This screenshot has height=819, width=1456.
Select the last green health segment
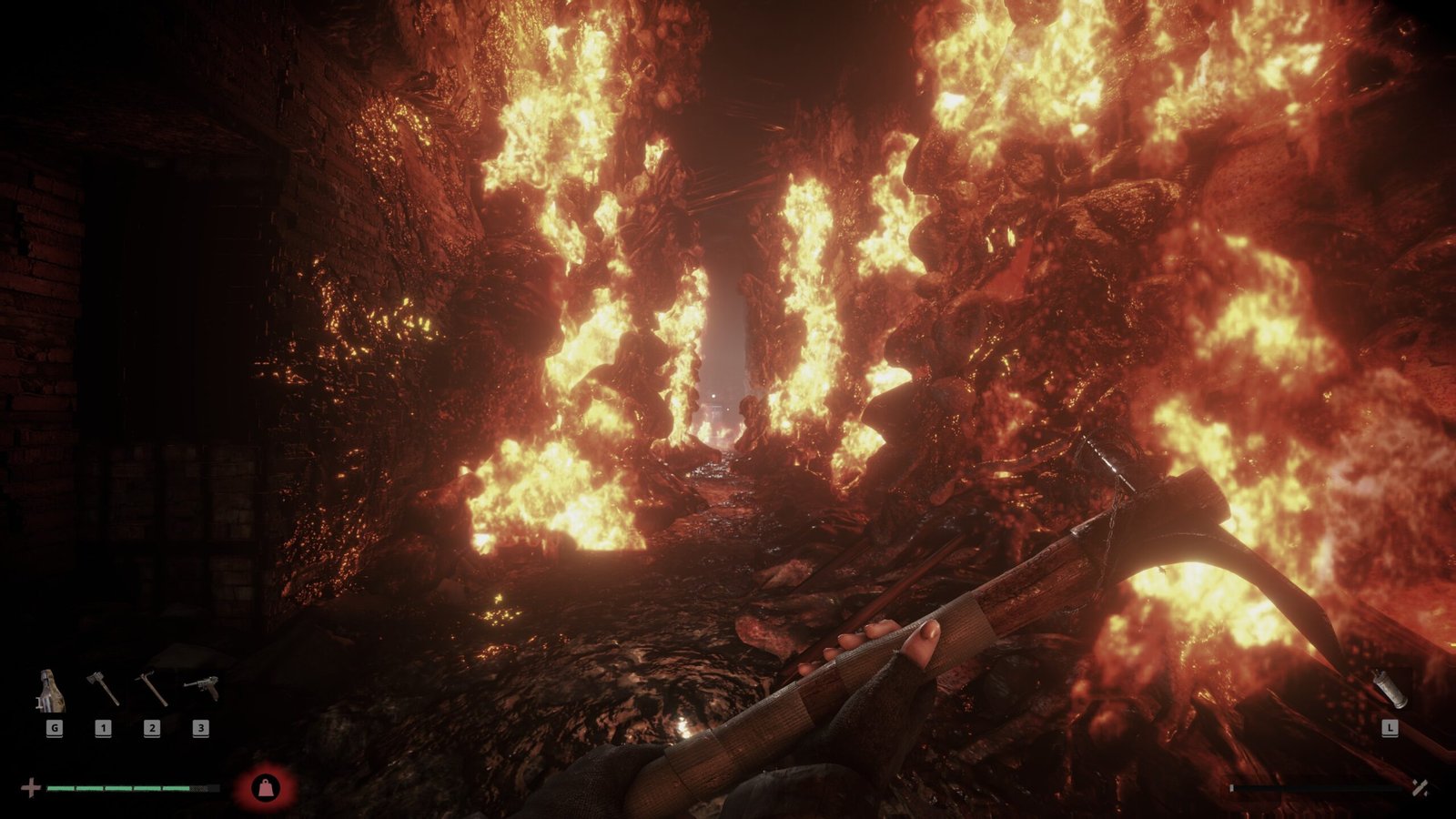pyautogui.click(x=177, y=788)
